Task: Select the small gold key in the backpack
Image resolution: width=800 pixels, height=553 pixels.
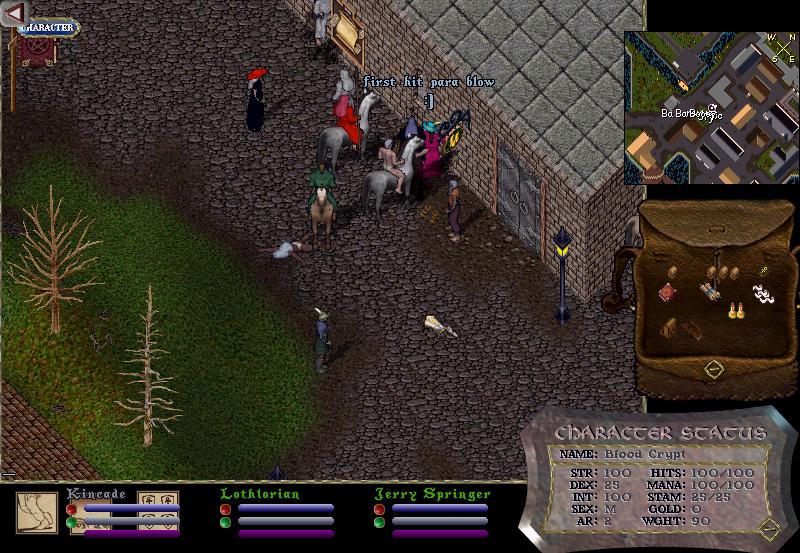Action: [762, 270]
